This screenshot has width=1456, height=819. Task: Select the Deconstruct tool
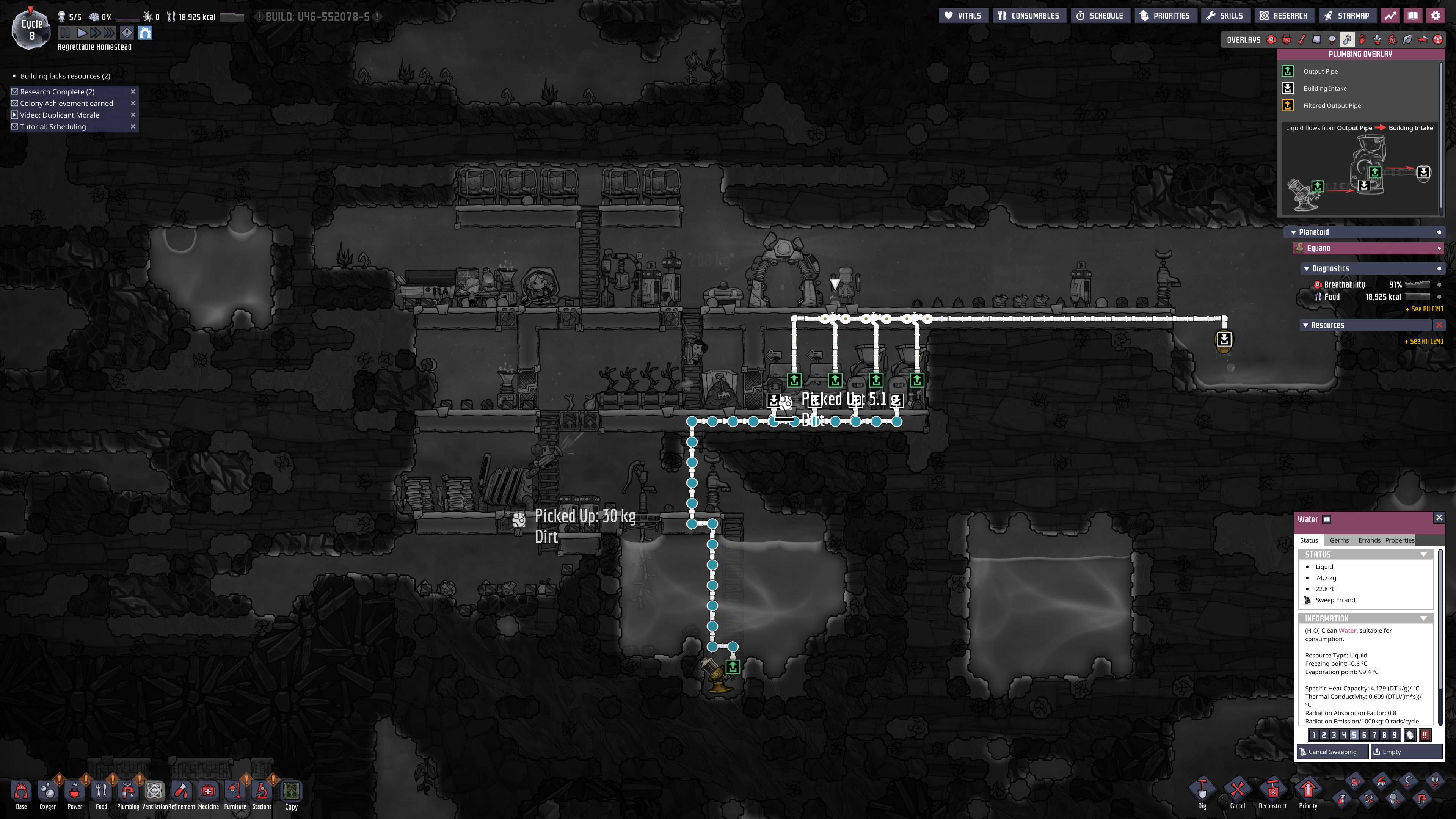tap(1272, 792)
